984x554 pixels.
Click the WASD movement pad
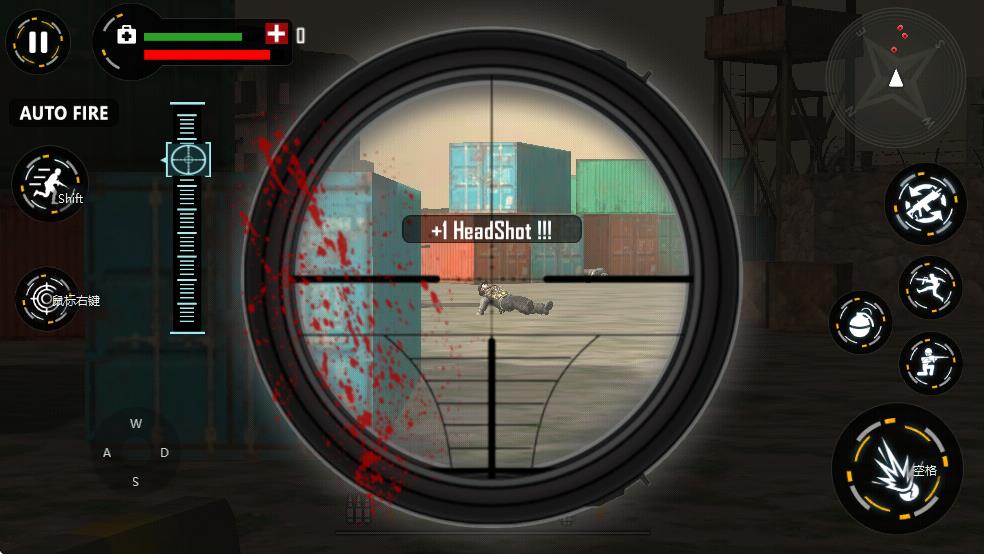(136, 452)
